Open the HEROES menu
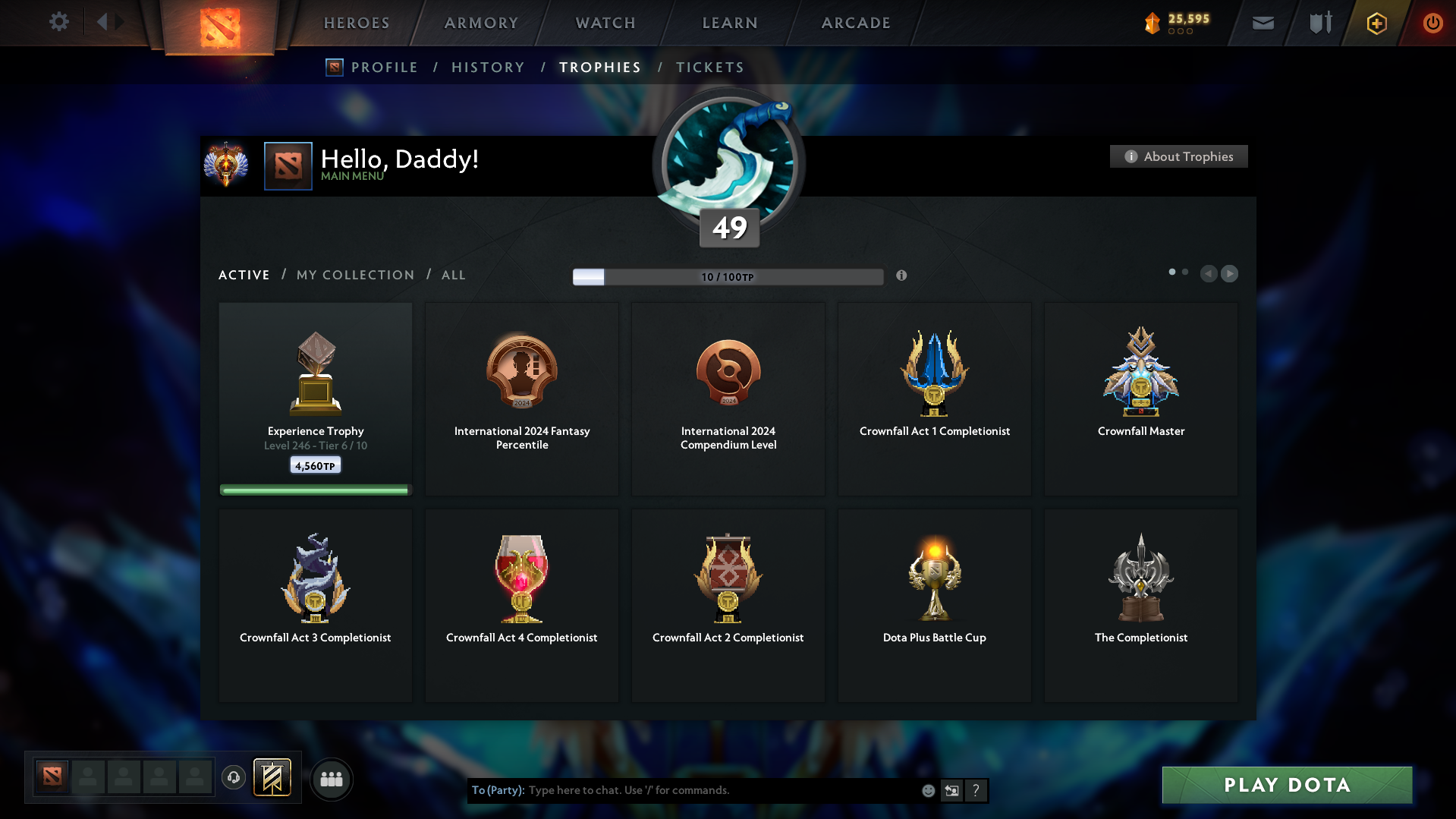 coord(356,23)
